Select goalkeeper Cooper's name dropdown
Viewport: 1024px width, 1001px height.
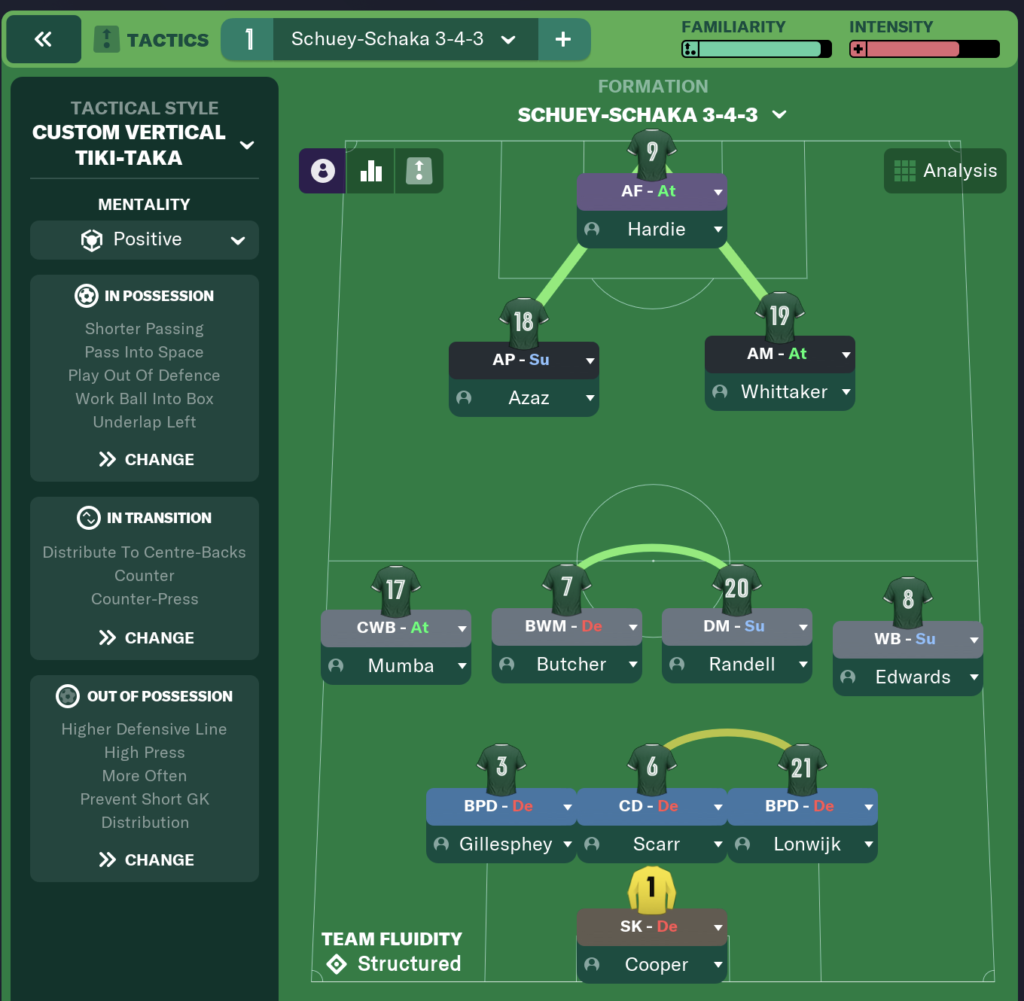718,965
